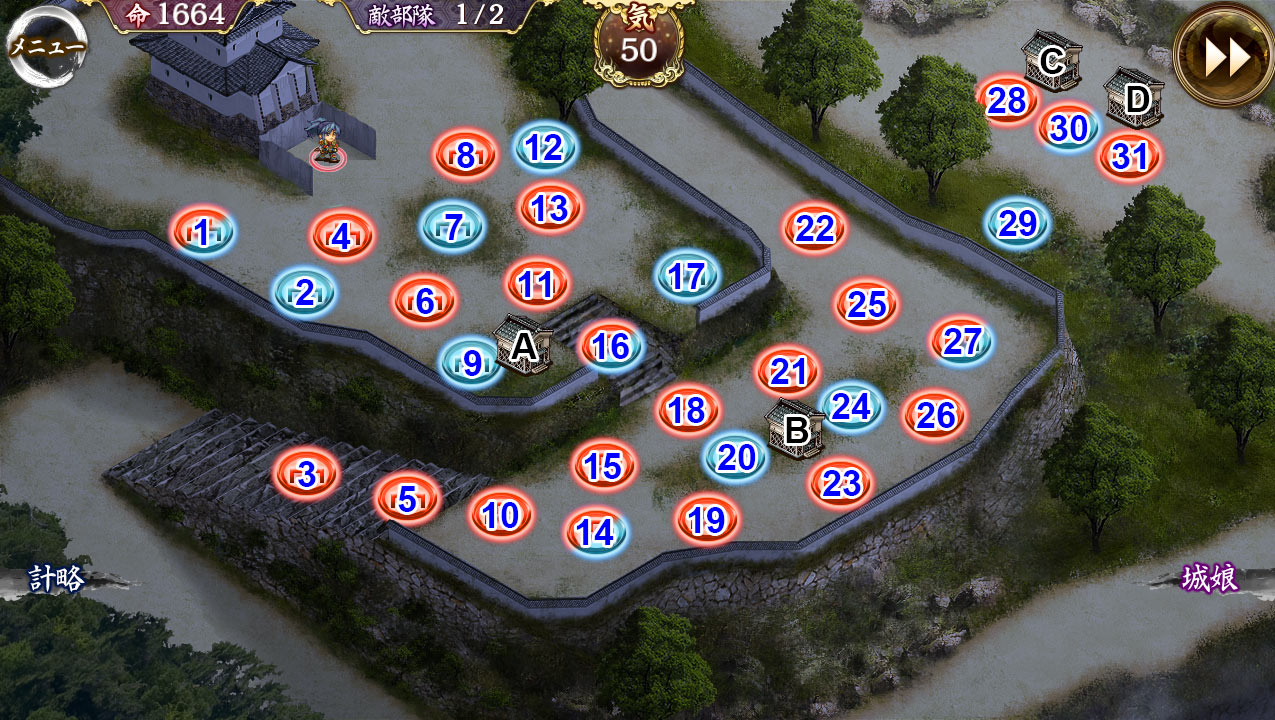The height and width of the screenshot is (720, 1275).
Task: Select the structure marker labeled B
Action: click(796, 430)
